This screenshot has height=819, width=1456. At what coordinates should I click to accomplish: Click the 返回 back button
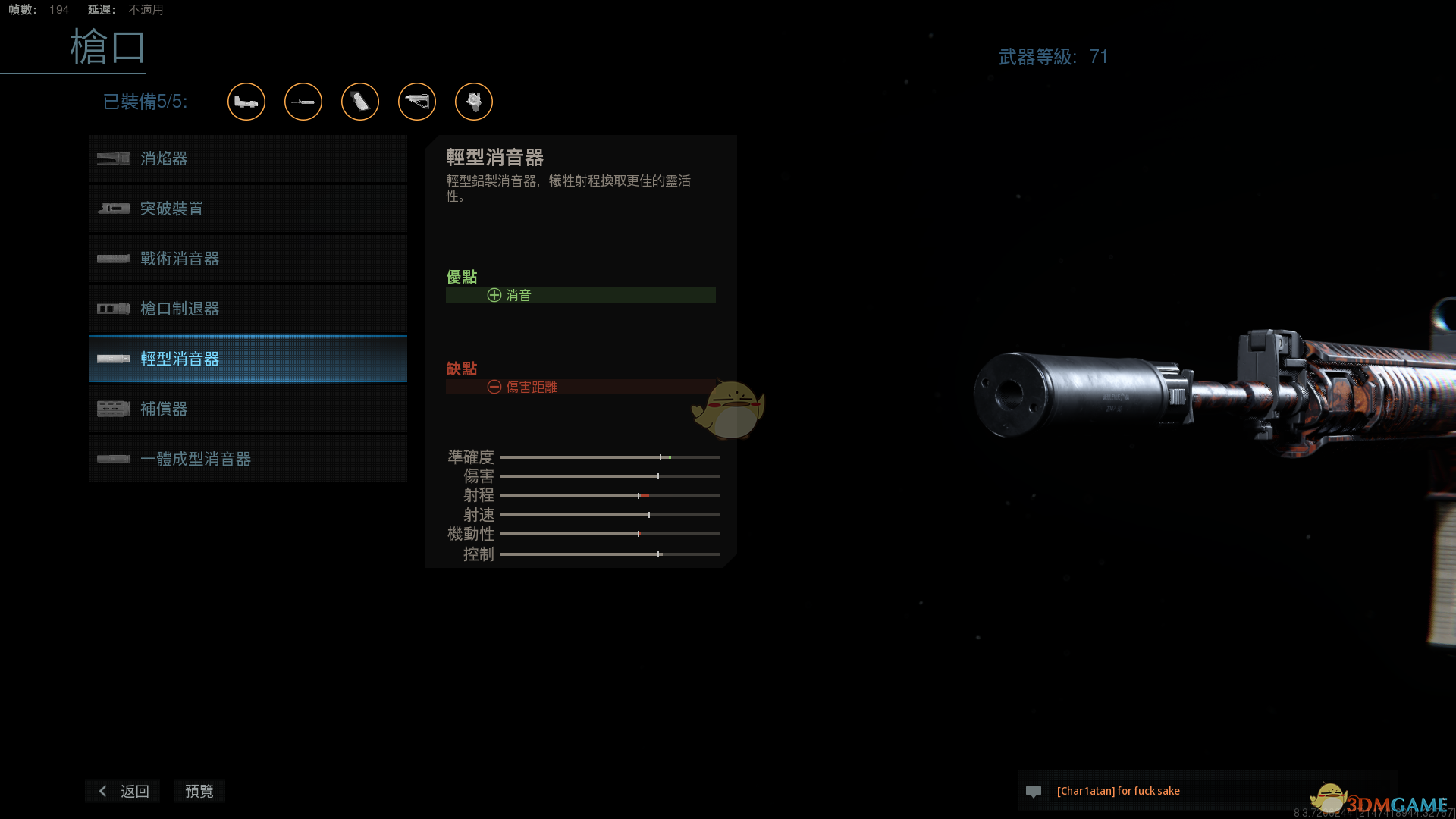[x=123, y=791]
